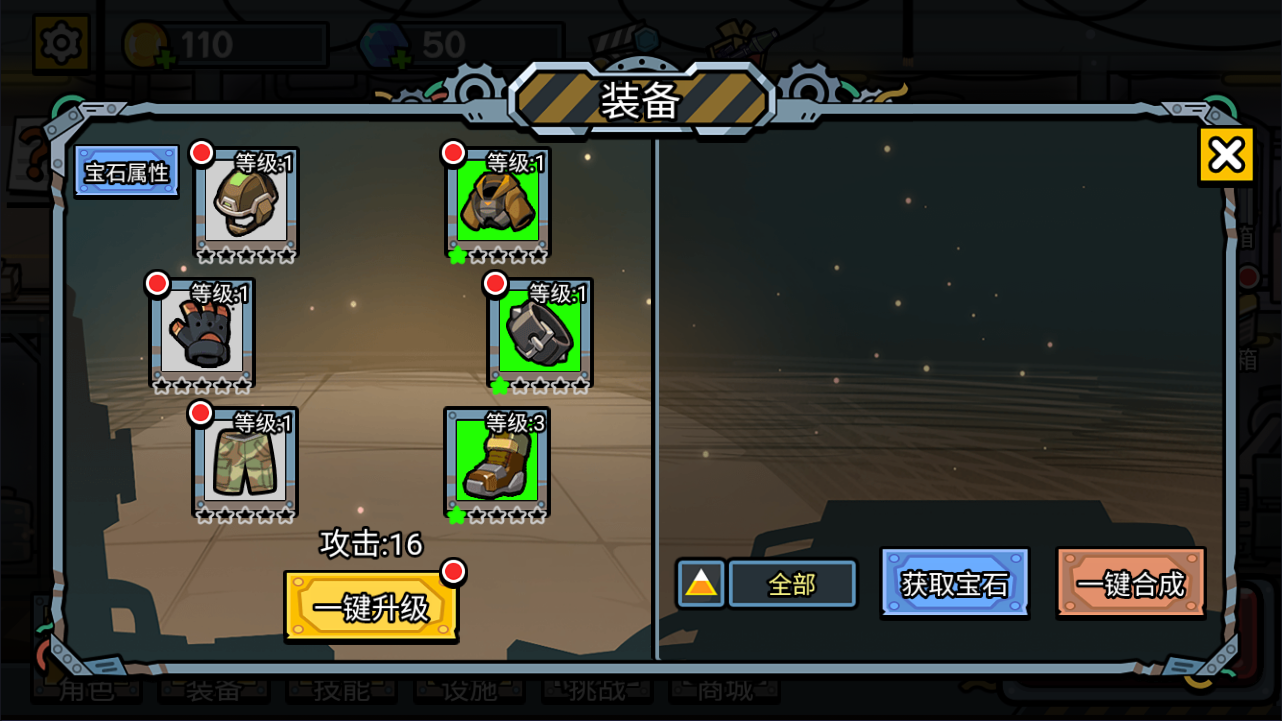This screenshot has width=1282, height=721.
Task: Choose the black gloves equipment slot
Action: click(x=202, y=332)
